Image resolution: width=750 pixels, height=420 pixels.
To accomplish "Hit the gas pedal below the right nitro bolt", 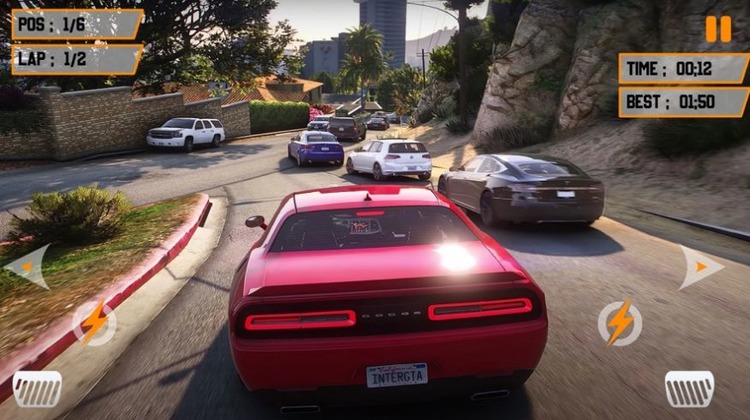I will (x=690, y=388).
